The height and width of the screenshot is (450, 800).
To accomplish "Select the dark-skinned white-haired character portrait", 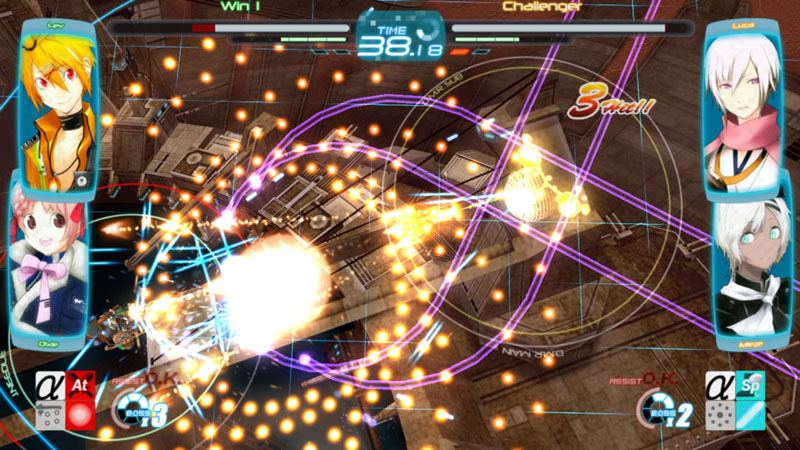I will click(x=750, y=267).
